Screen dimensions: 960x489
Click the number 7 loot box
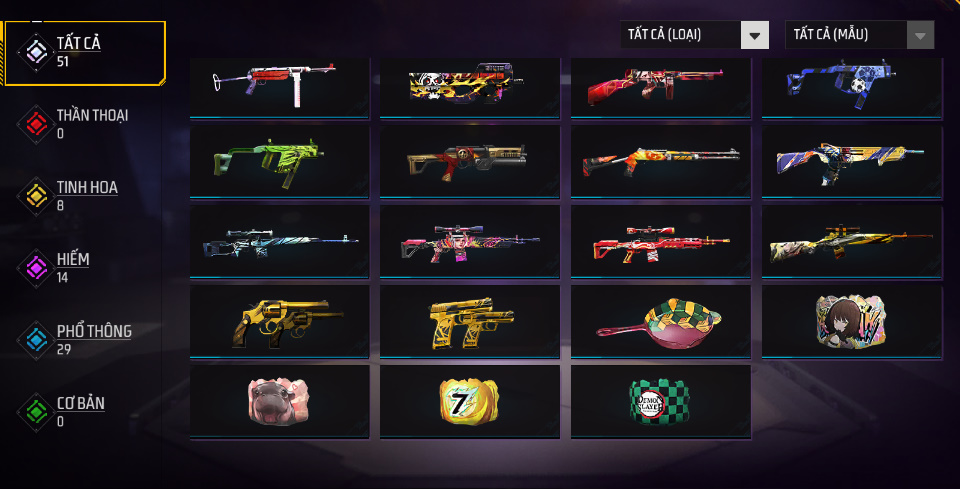point(469,401)
